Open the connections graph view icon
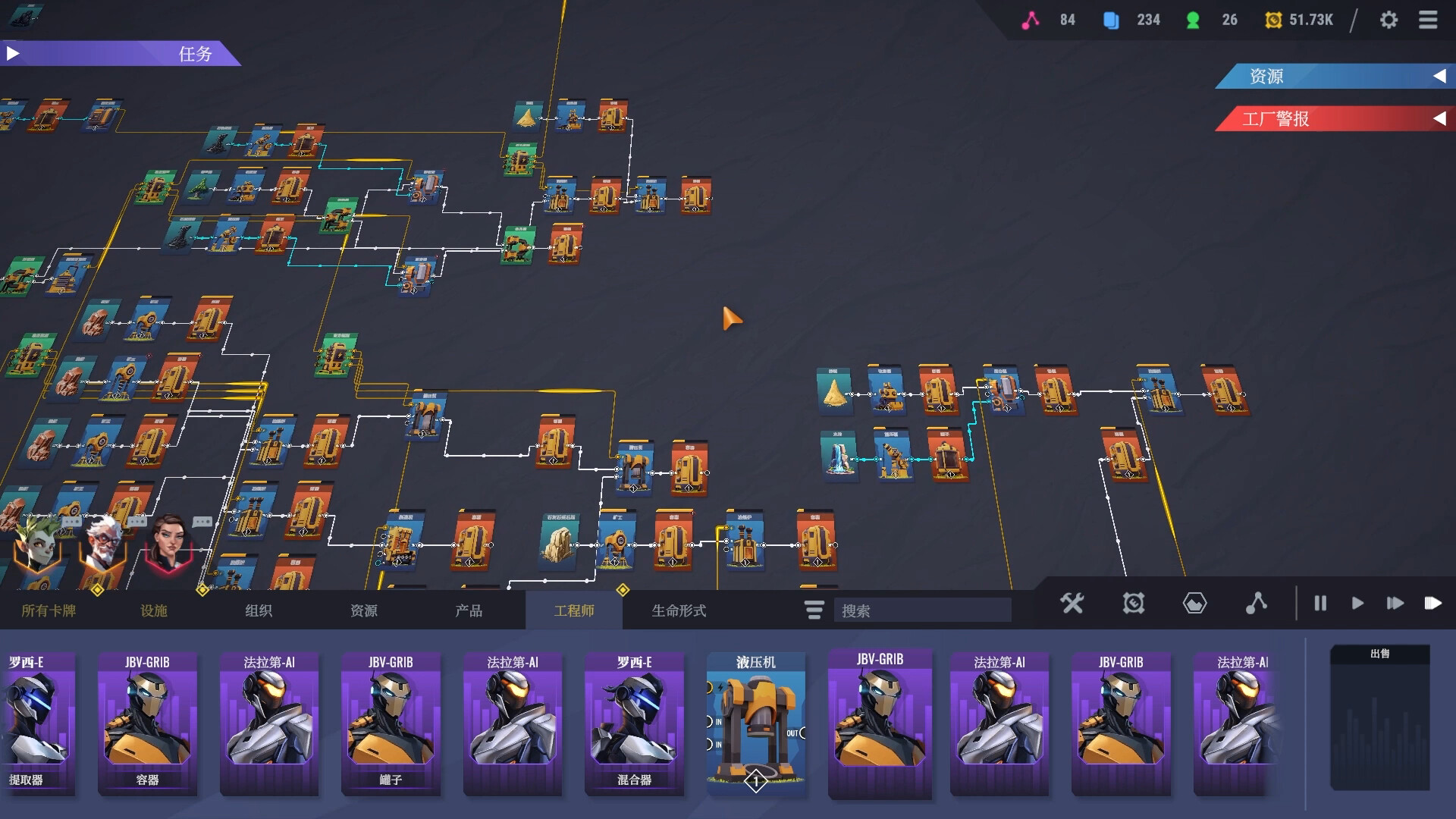 point(1257,604)
